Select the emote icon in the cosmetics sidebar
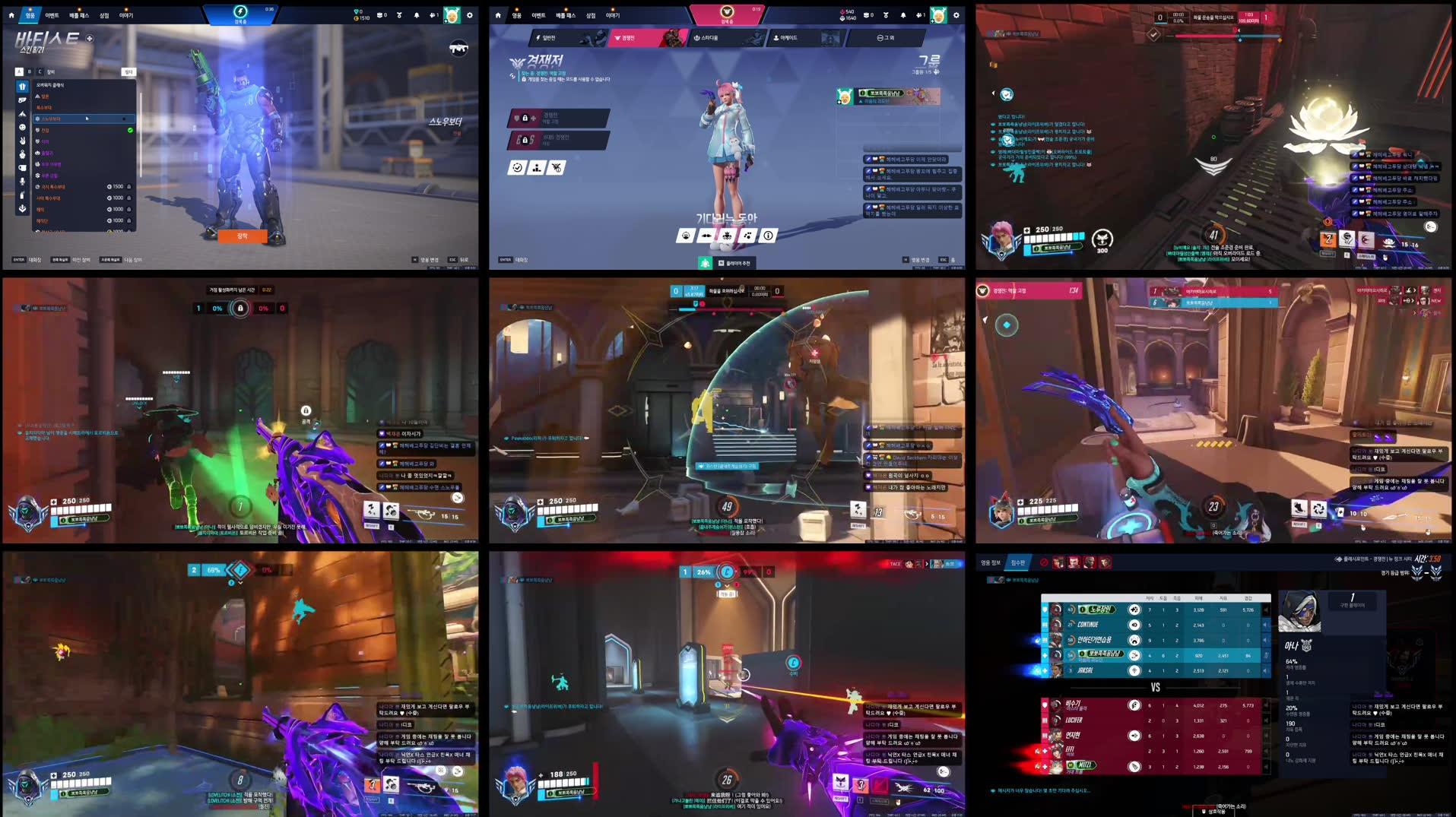1456x817 pixels. point(22,126)
